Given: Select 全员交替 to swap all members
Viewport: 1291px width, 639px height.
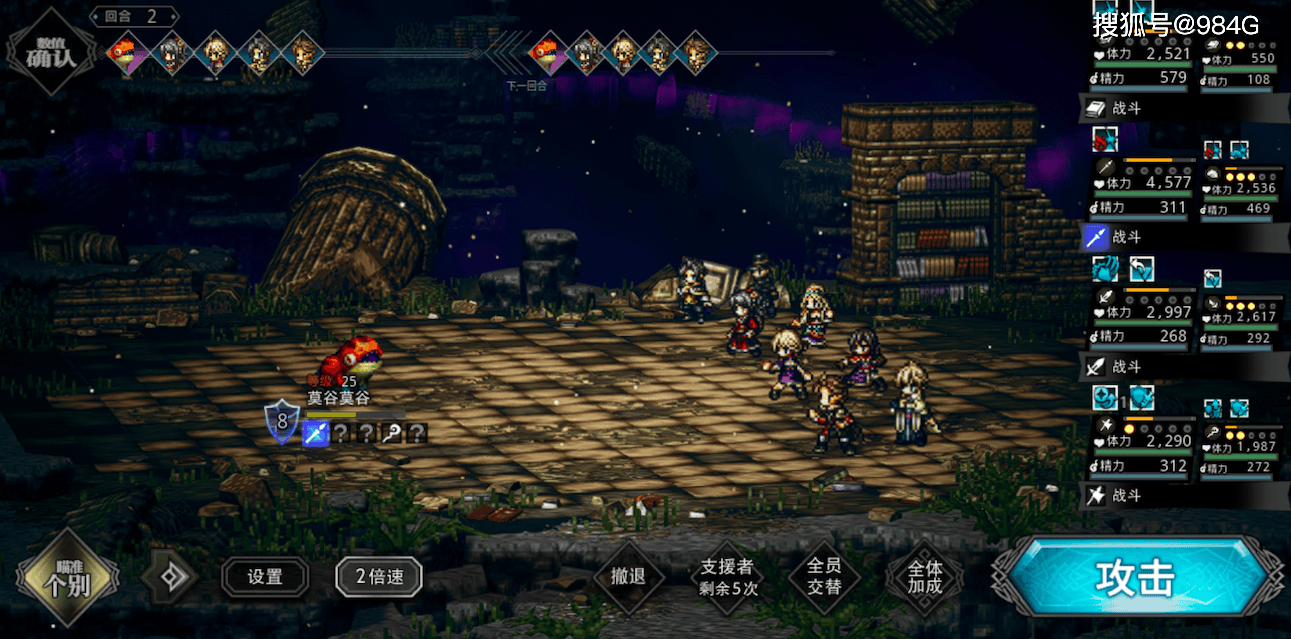Looking at the screenshot, I should click(x=823, y=576).
